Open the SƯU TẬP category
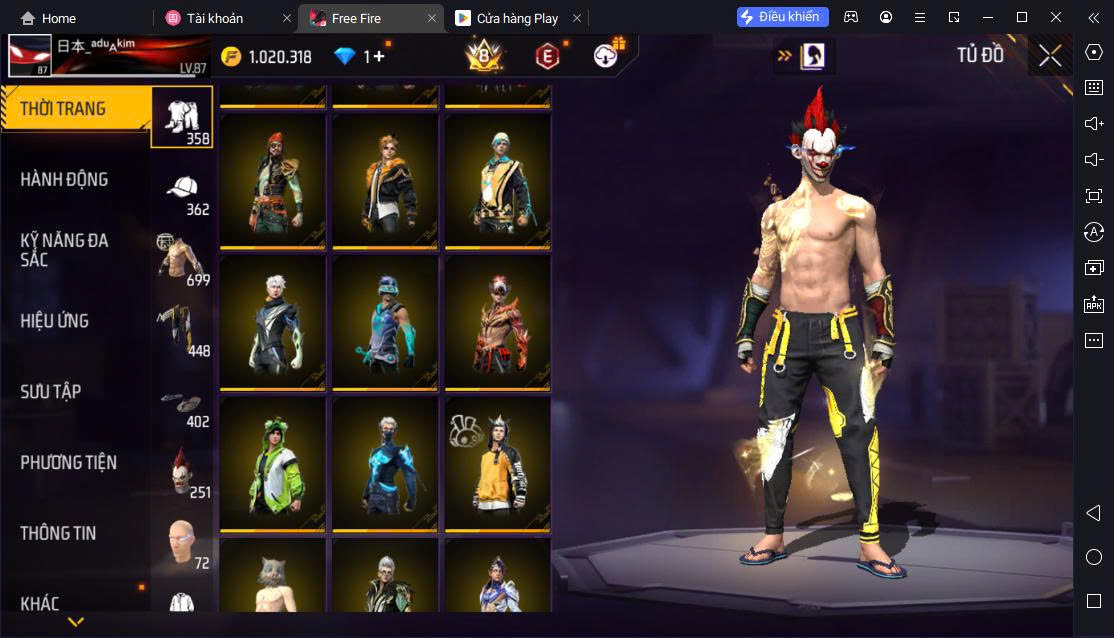 point(50,392)
